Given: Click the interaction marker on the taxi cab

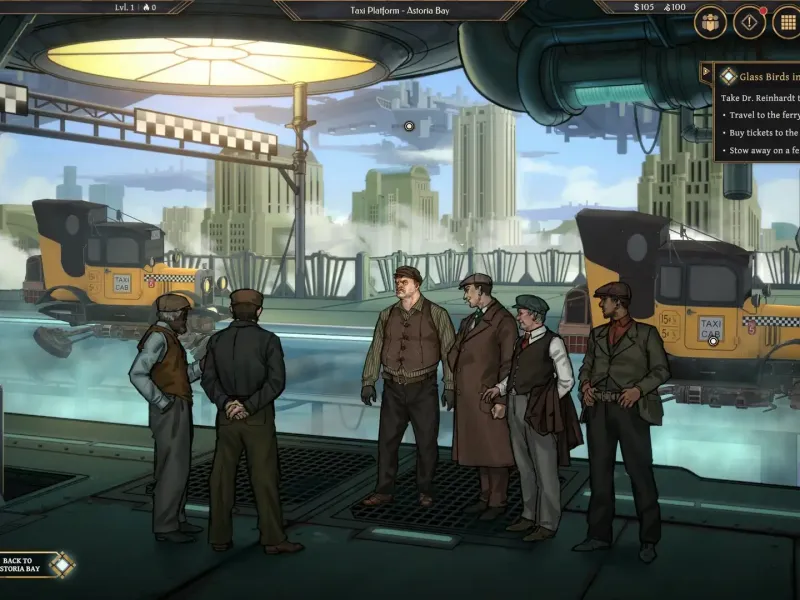Looking at the screenshot, I should [713, 341].
